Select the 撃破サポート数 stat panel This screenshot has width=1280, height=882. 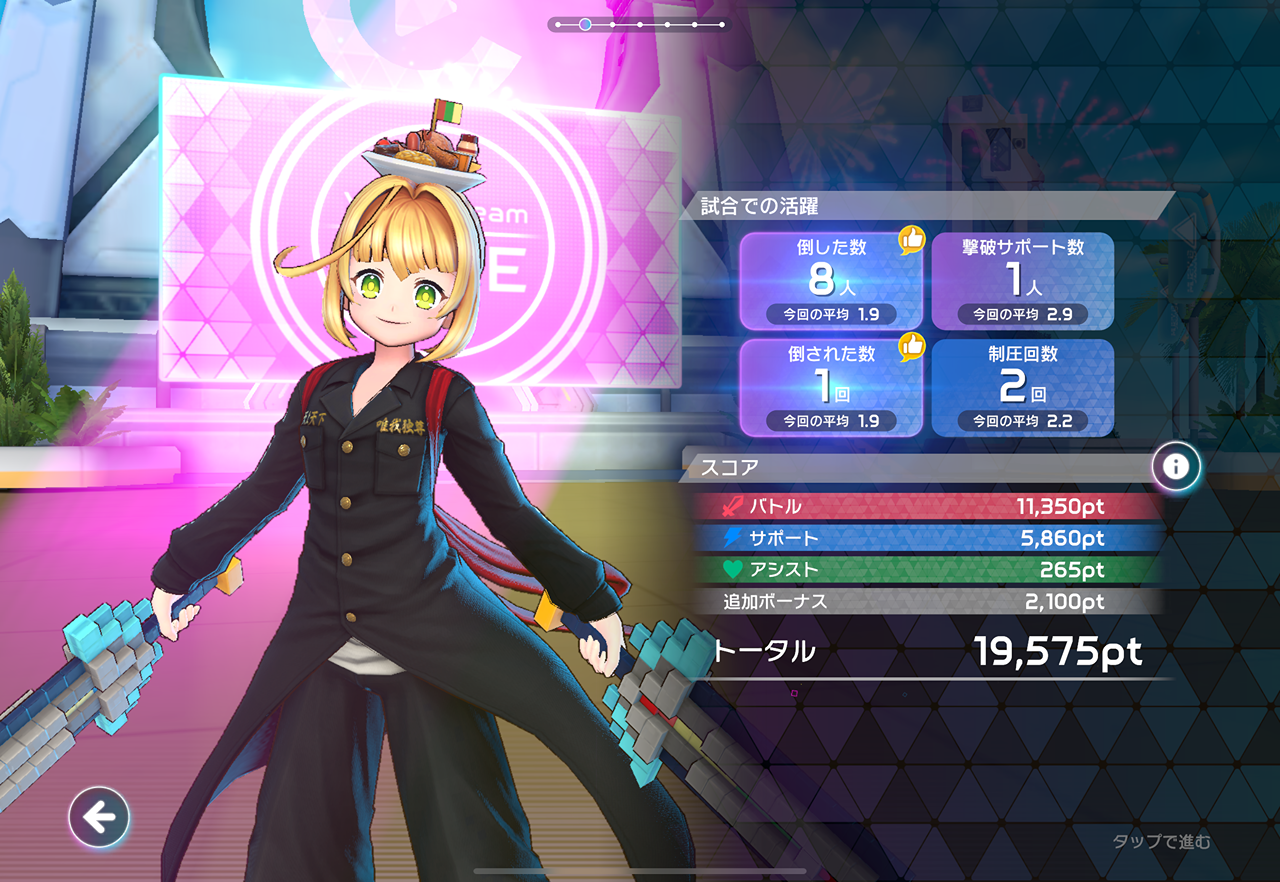[x=1022, y=281]
